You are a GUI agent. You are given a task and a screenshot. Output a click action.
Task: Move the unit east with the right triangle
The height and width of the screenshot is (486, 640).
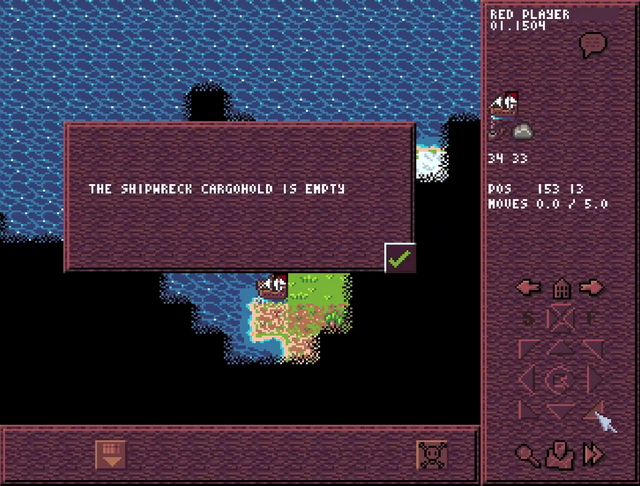click(x=594, y=380)
